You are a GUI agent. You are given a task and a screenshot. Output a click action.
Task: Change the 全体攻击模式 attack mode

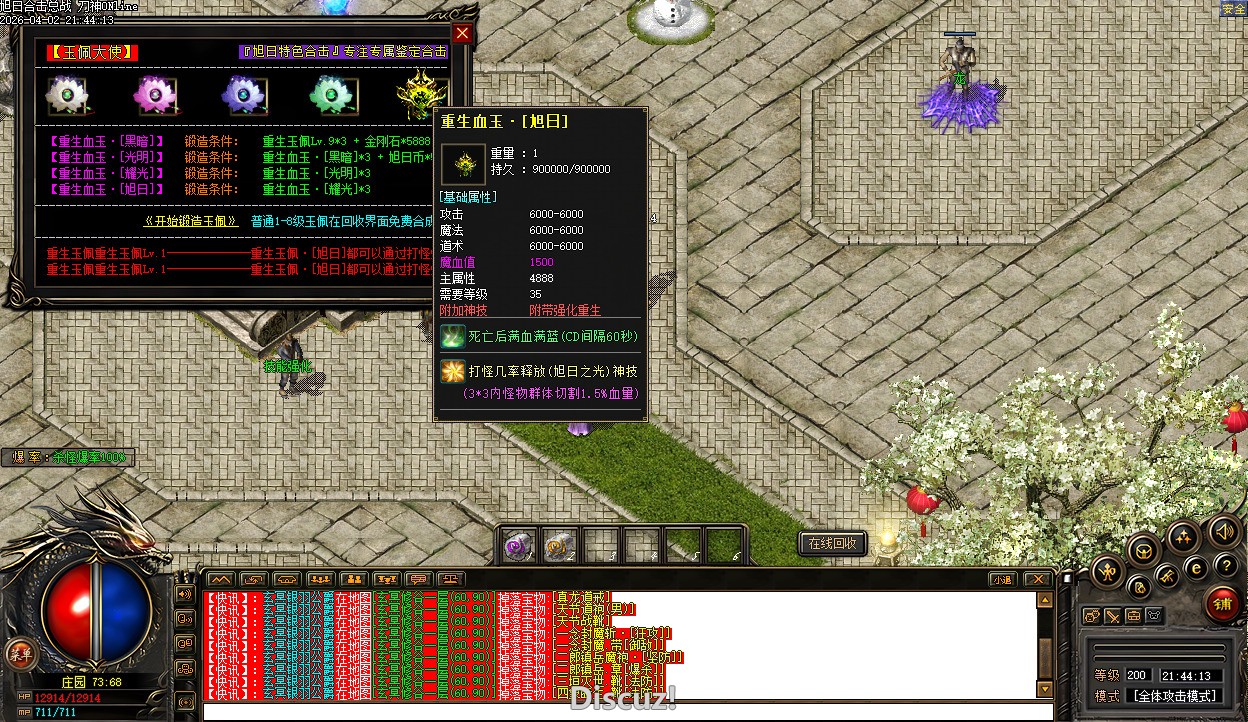pos(1174,696)
